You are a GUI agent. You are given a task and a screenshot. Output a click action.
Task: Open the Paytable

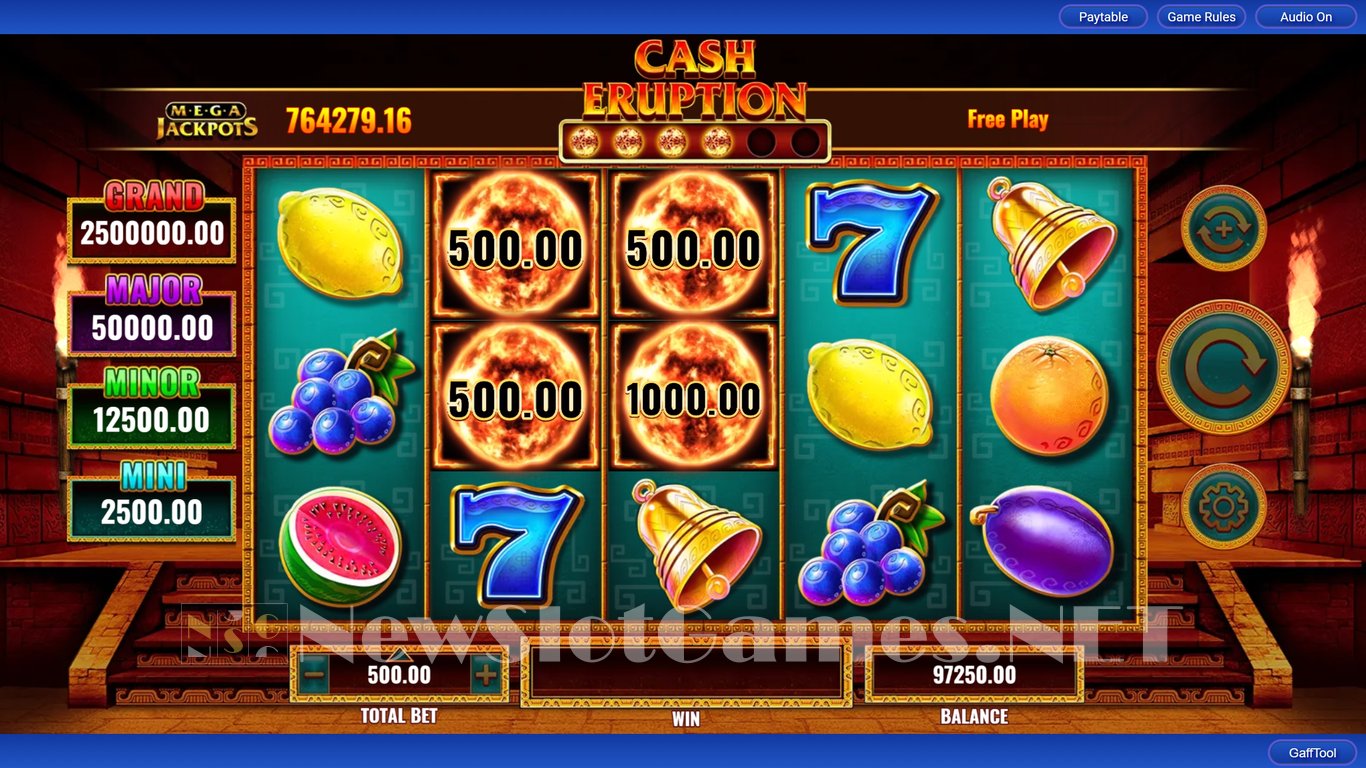coord(1103,17)
